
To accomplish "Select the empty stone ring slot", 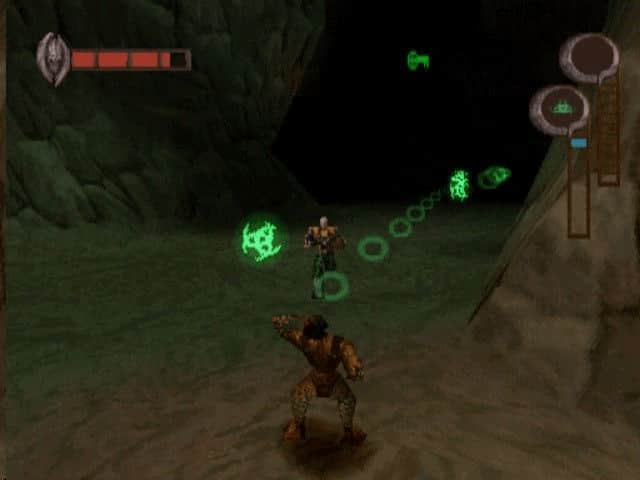I will pyautogui.click(x=590, y=57).
